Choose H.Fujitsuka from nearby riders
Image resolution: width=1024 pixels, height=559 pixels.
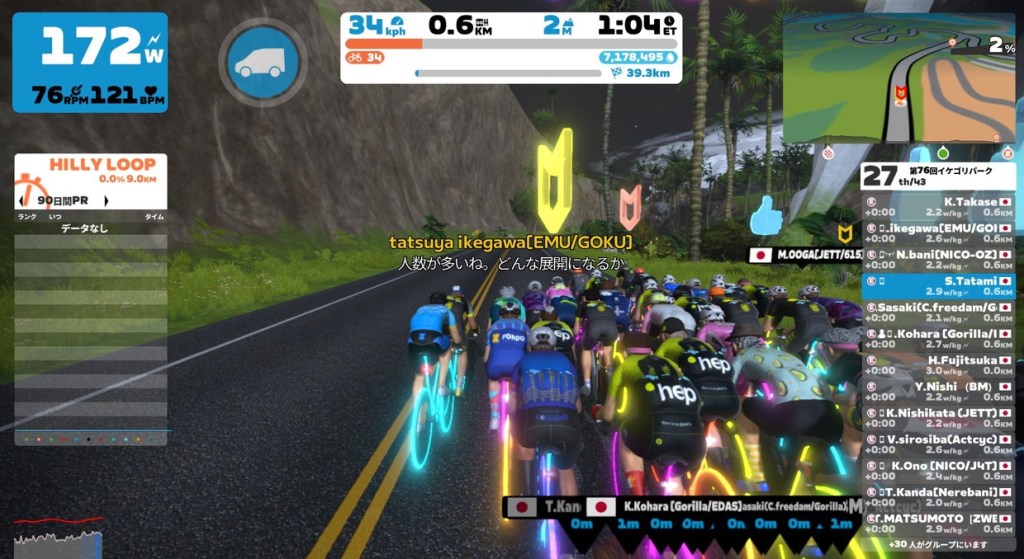point(938,365)
